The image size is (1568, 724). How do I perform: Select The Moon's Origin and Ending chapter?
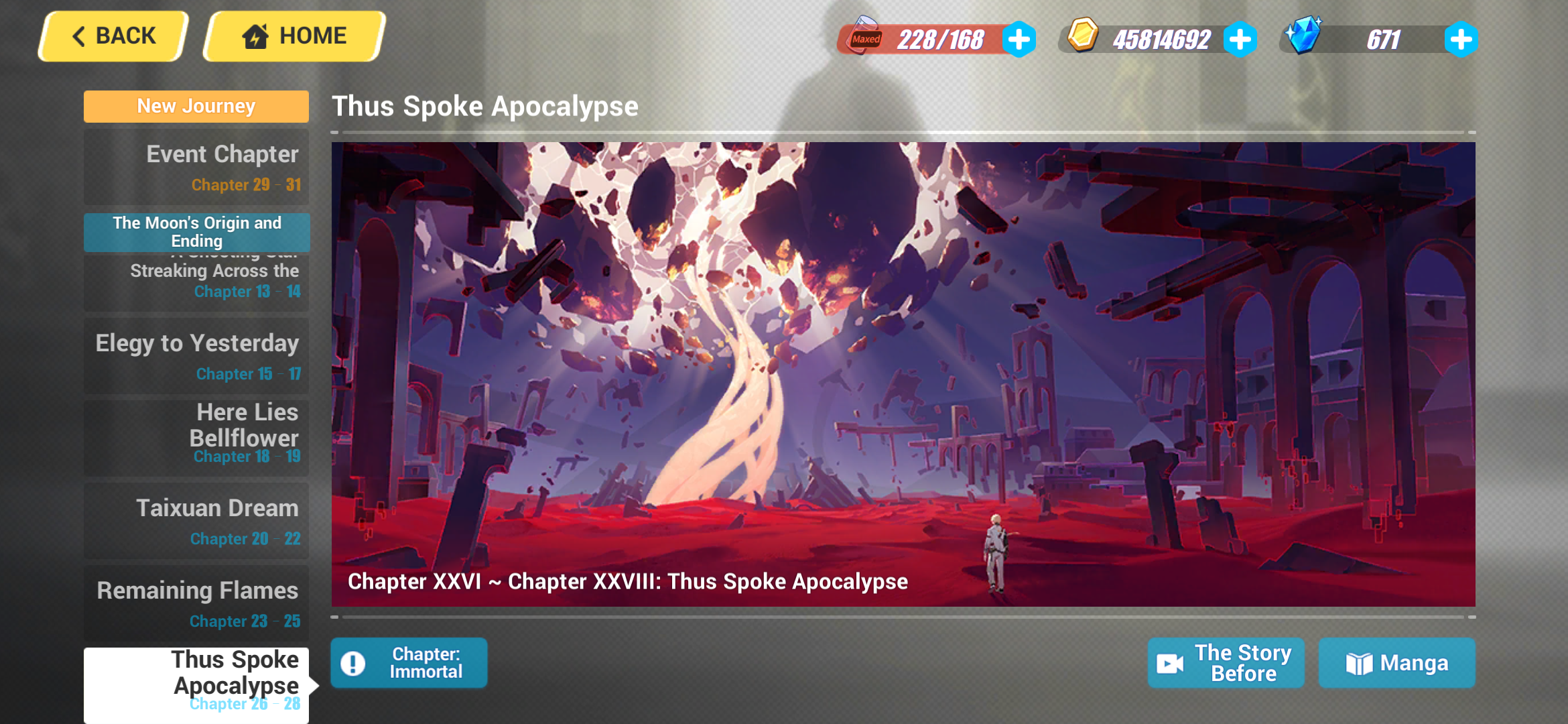pos(196,232)
